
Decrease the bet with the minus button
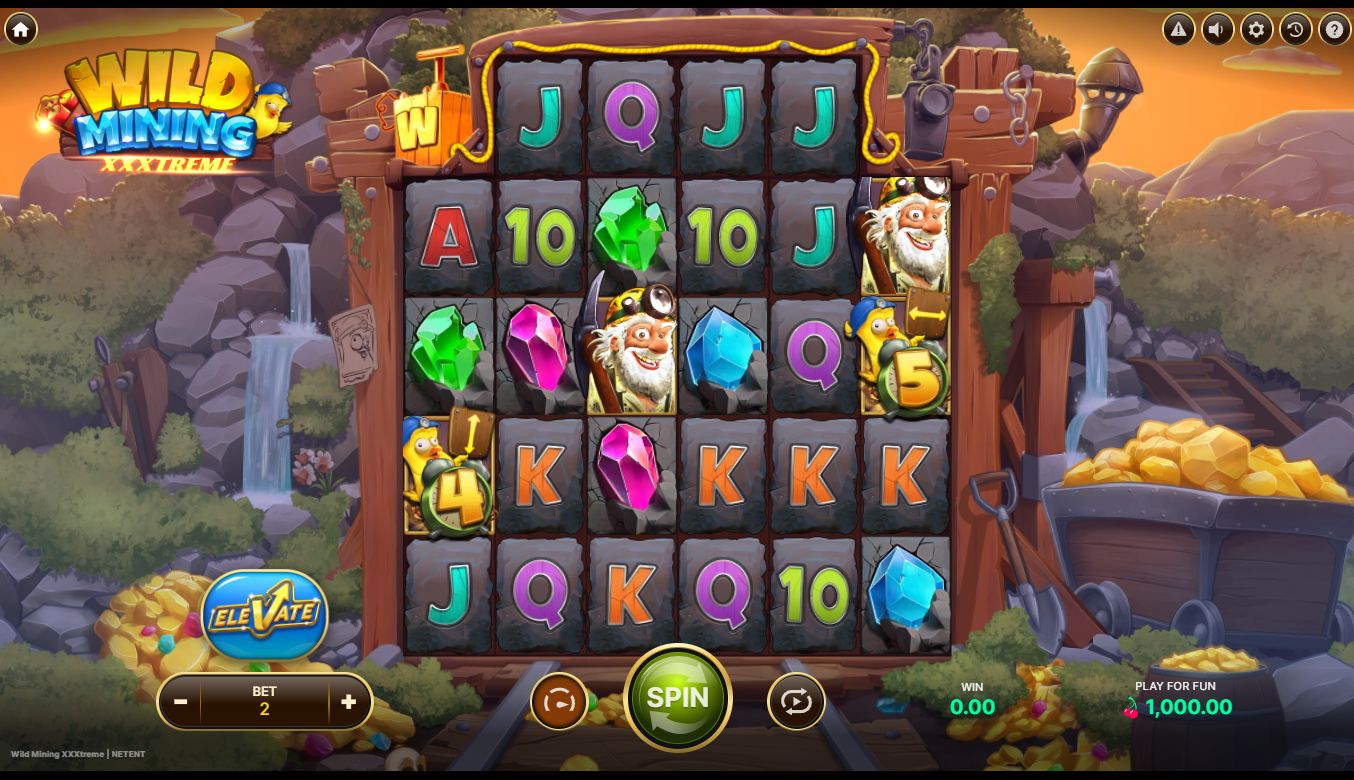(181, 702)
